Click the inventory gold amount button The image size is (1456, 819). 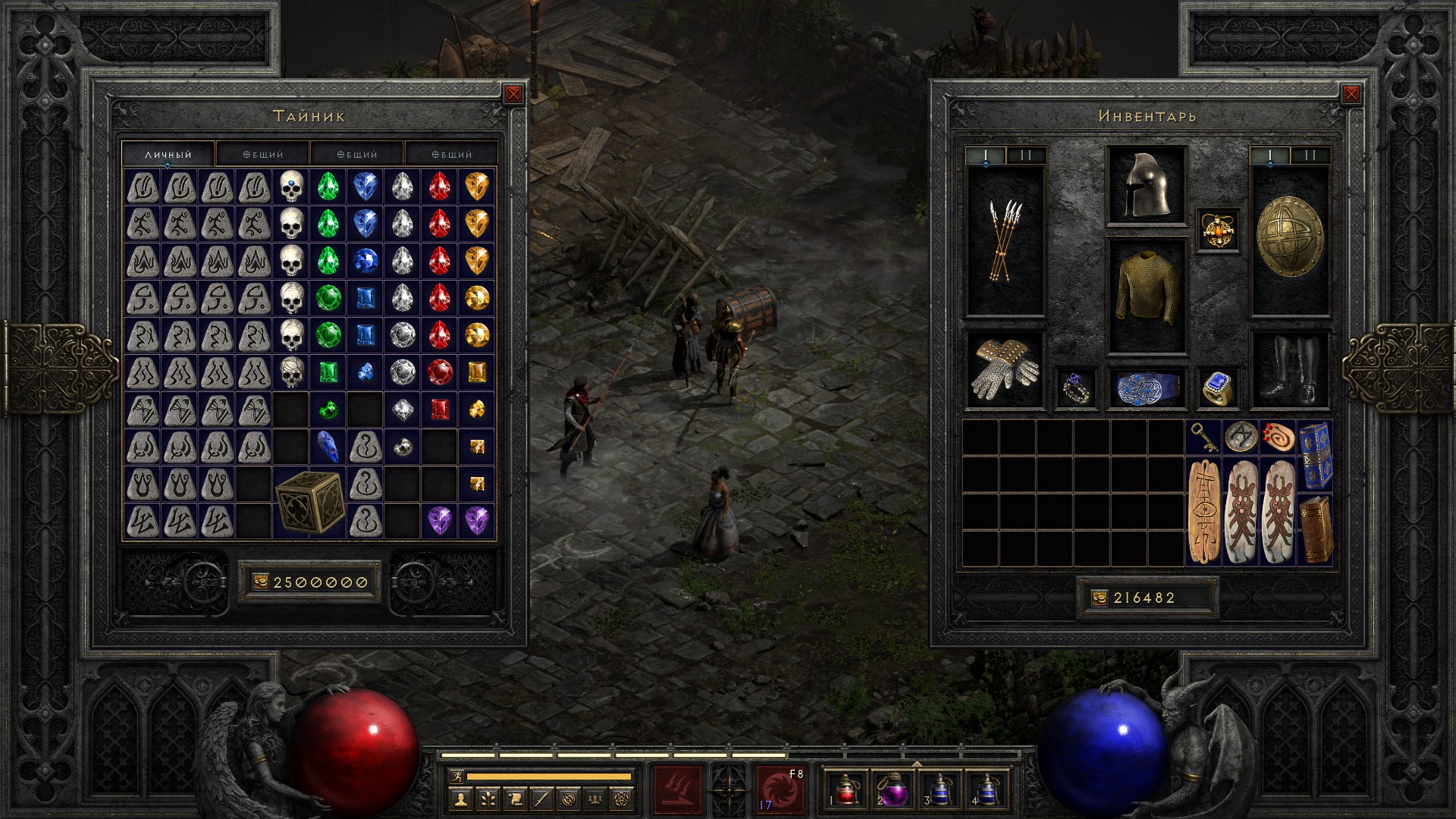(x=1145, y=598)
